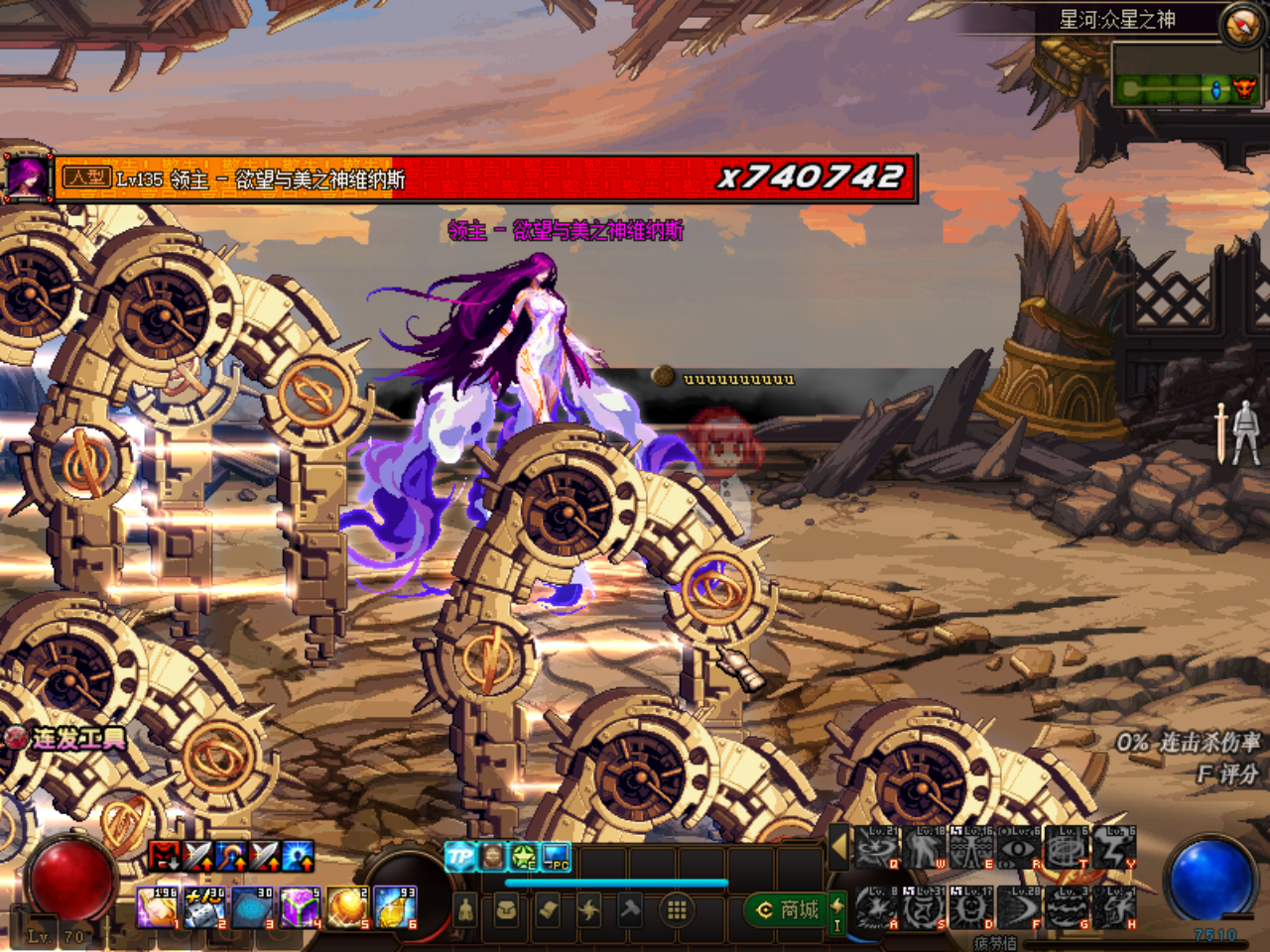The width and height of the screenshot is (1270, 952).
Task: Activate the lightning skill on Y
Action: 1114,848
